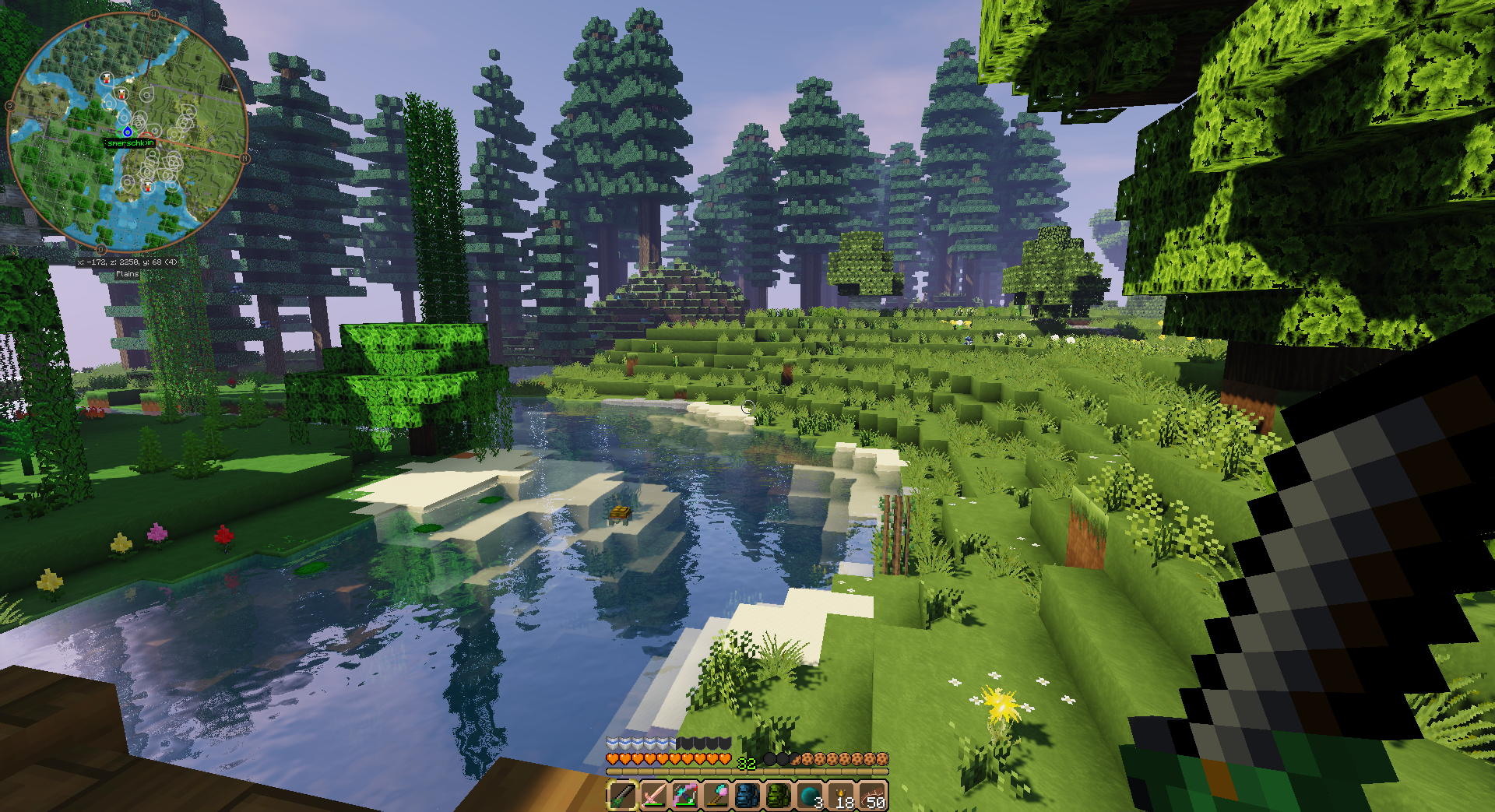Select the torch stack of 18
1495x812 pixels.
842,796
